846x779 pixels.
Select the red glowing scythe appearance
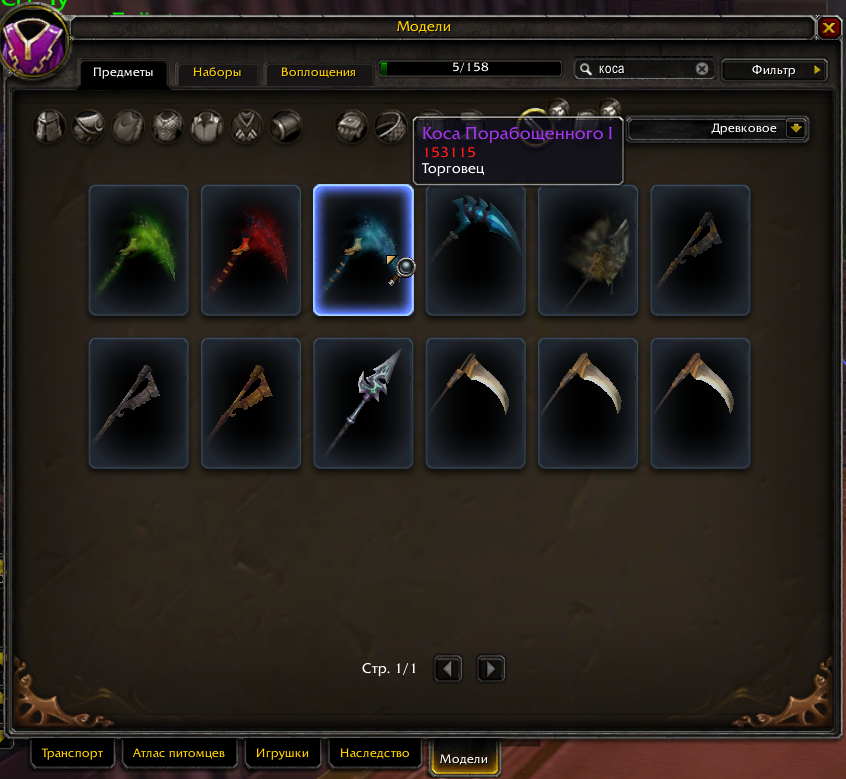click(251, 250)
